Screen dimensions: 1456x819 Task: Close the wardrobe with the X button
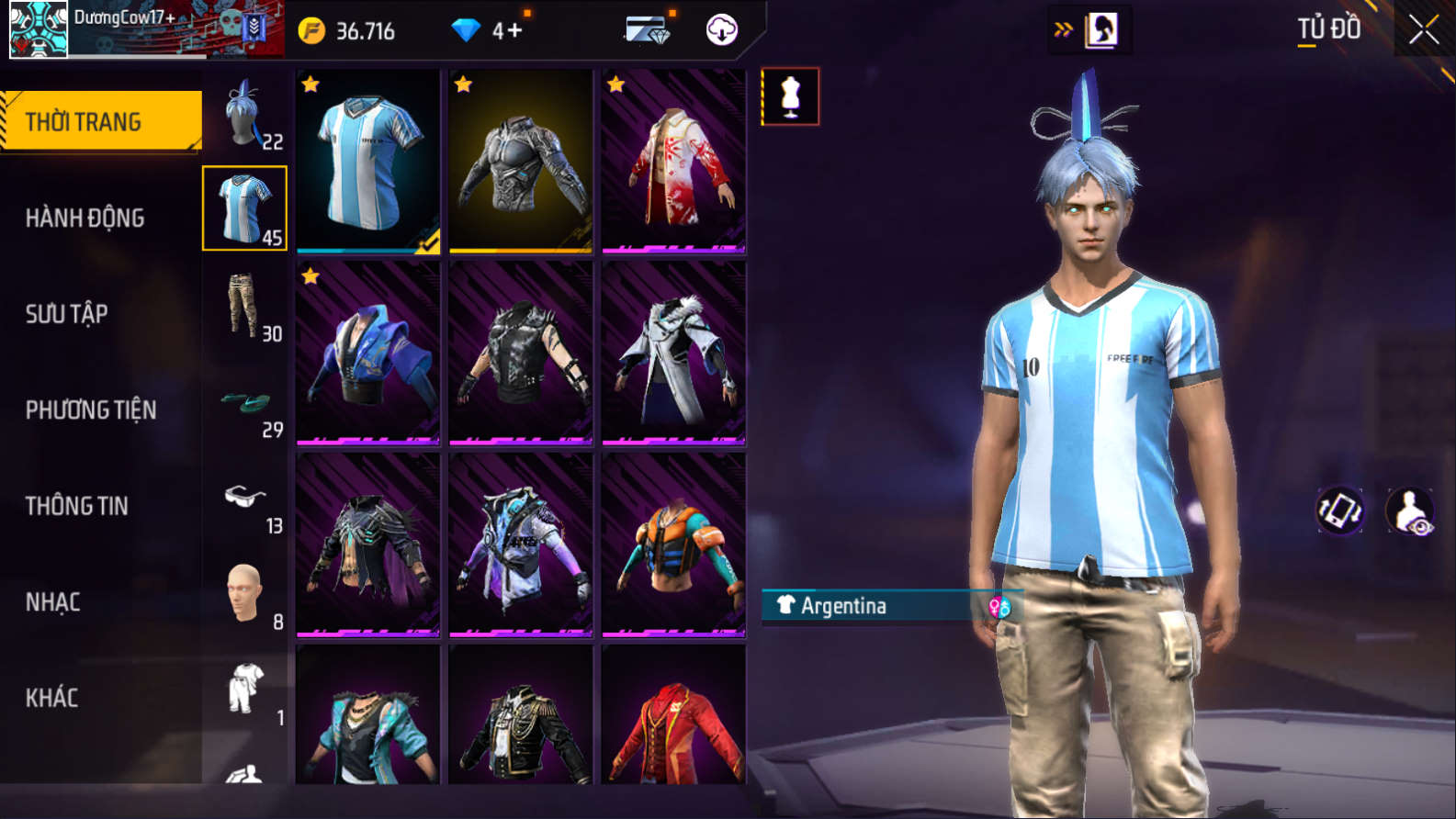click(x=1424, y=30)
